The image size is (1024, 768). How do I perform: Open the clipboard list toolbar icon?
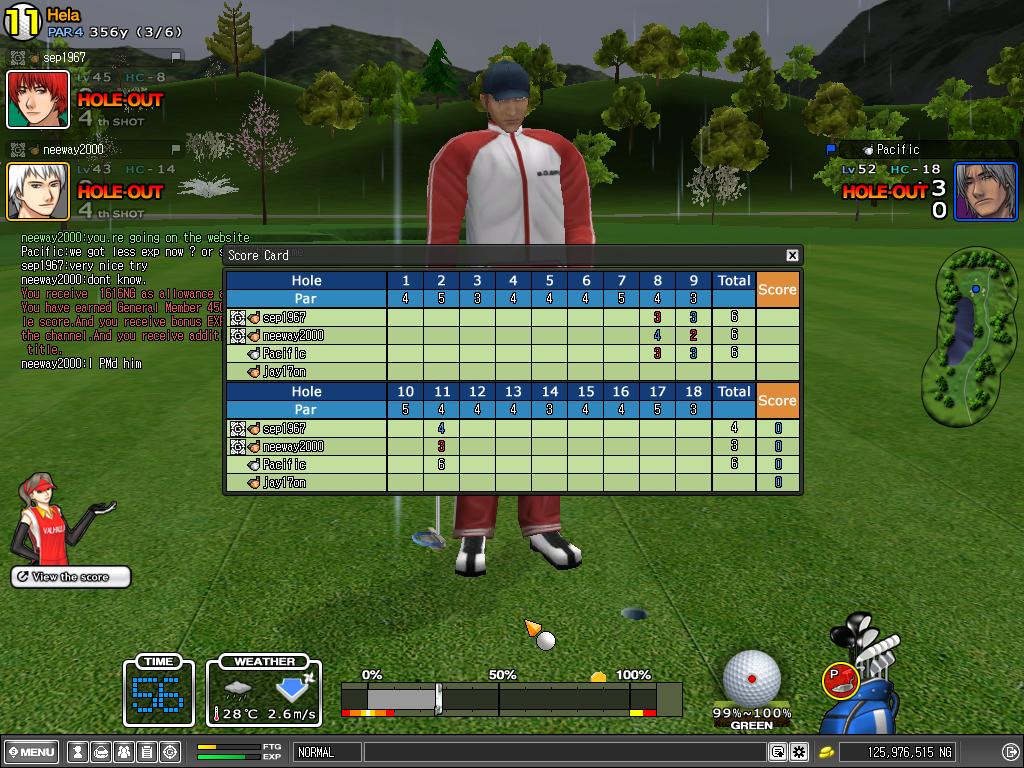[147, 752]
